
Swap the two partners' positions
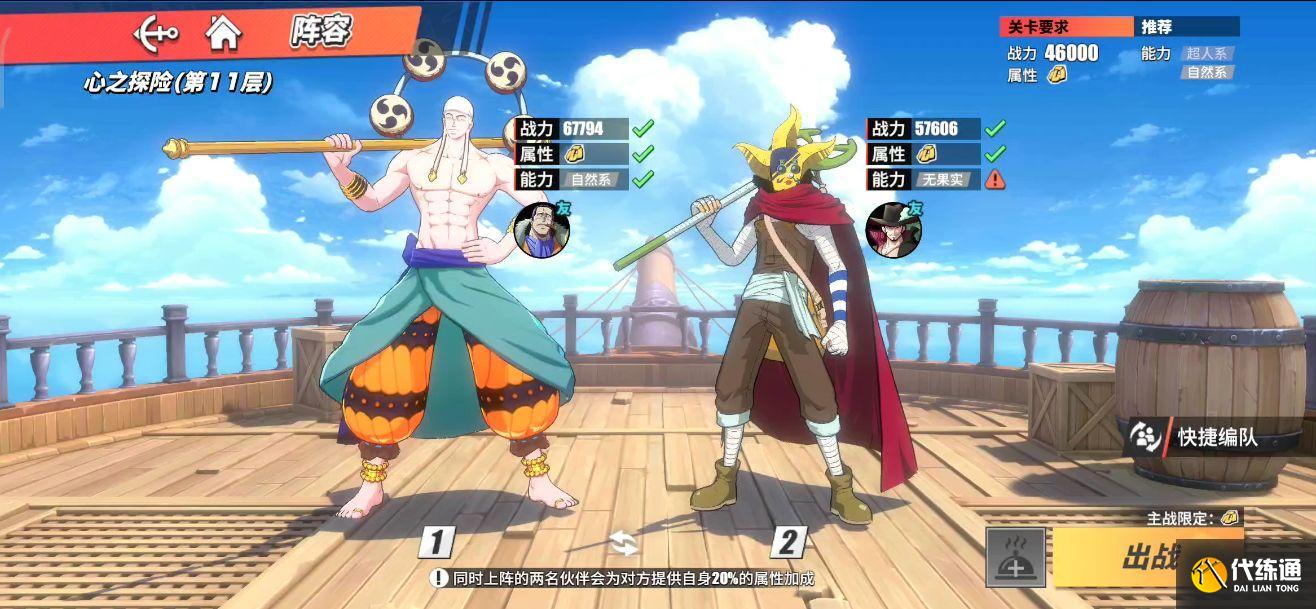click(x=623, y=543)
